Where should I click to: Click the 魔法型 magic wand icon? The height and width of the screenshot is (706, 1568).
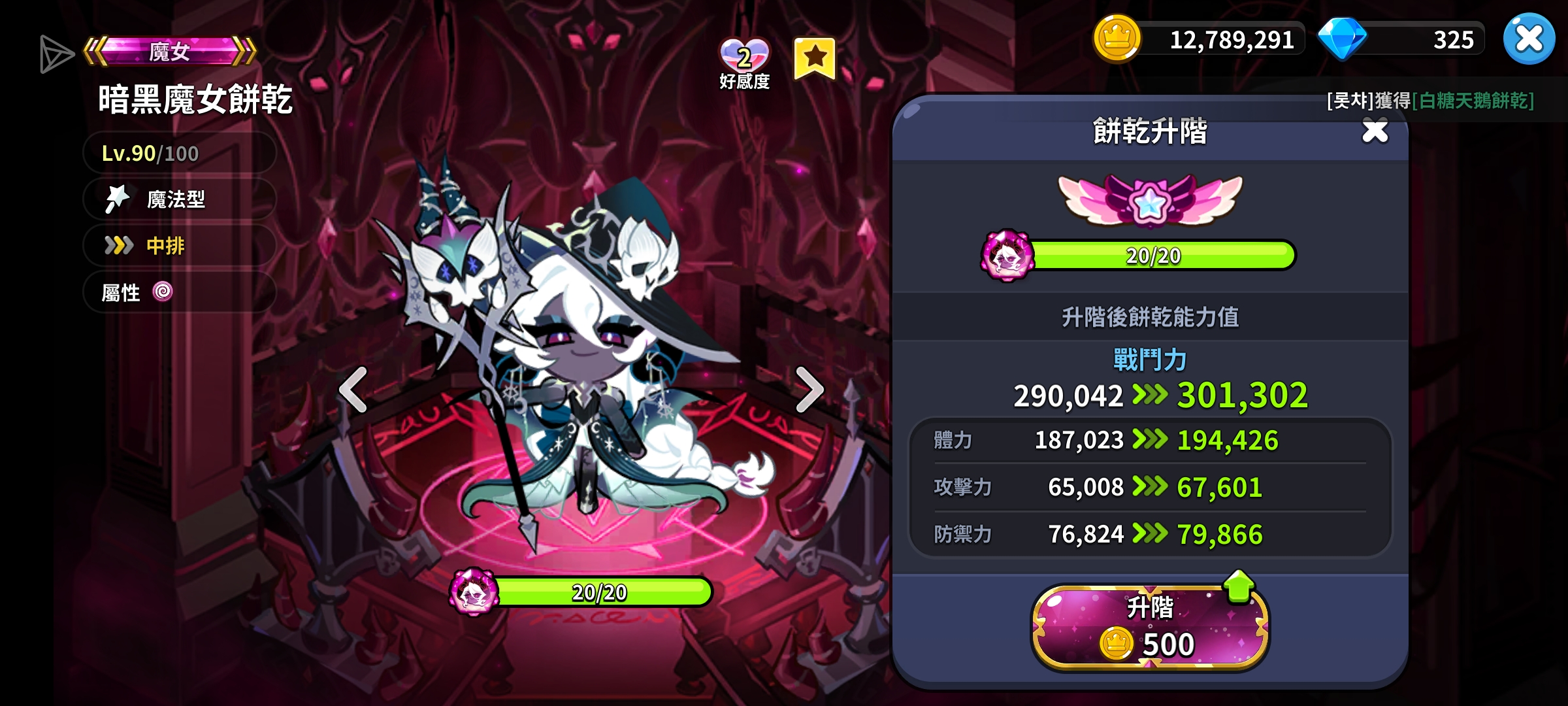[120, 199]
